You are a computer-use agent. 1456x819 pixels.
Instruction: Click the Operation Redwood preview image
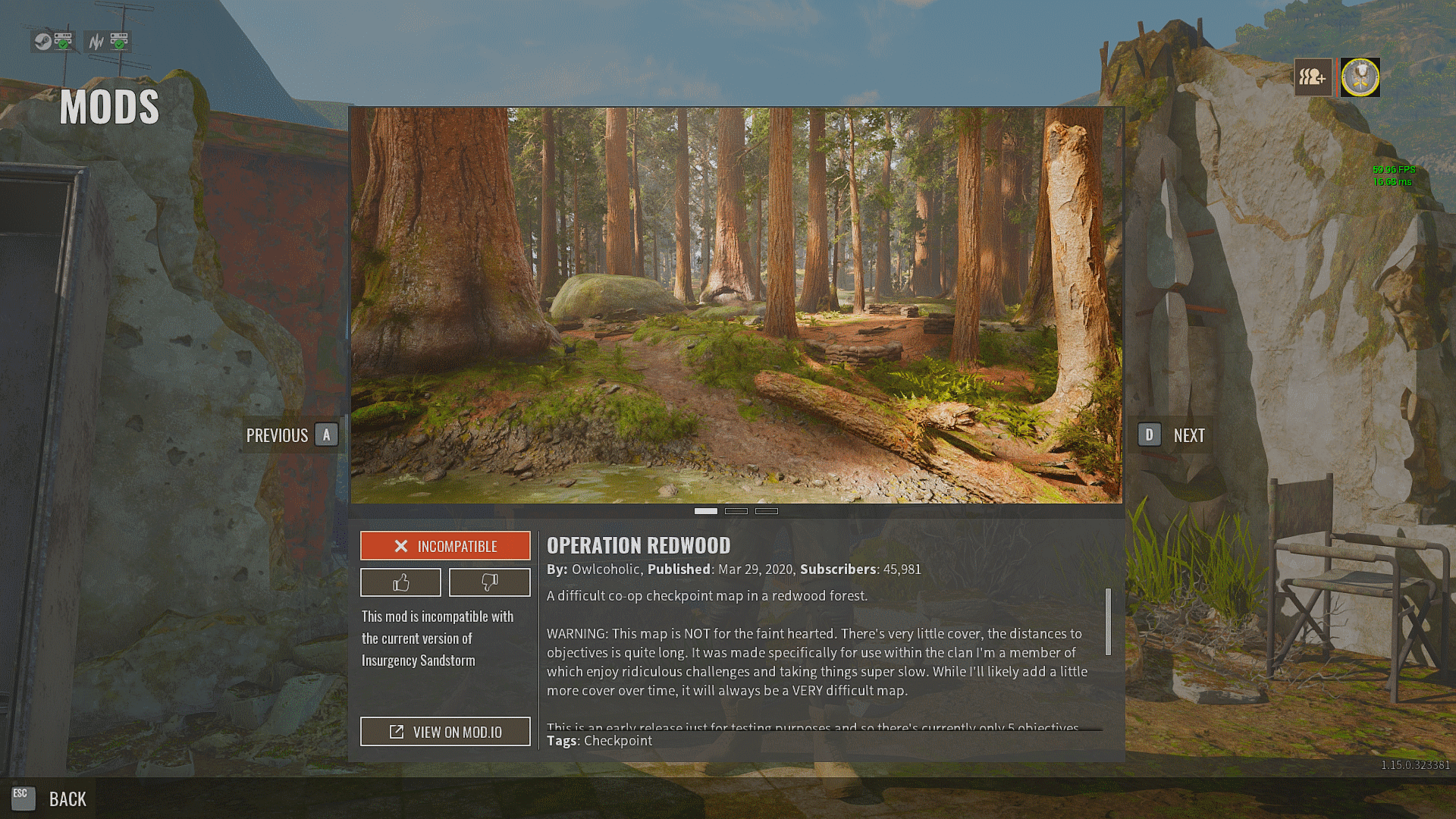[x=736, y=305]
